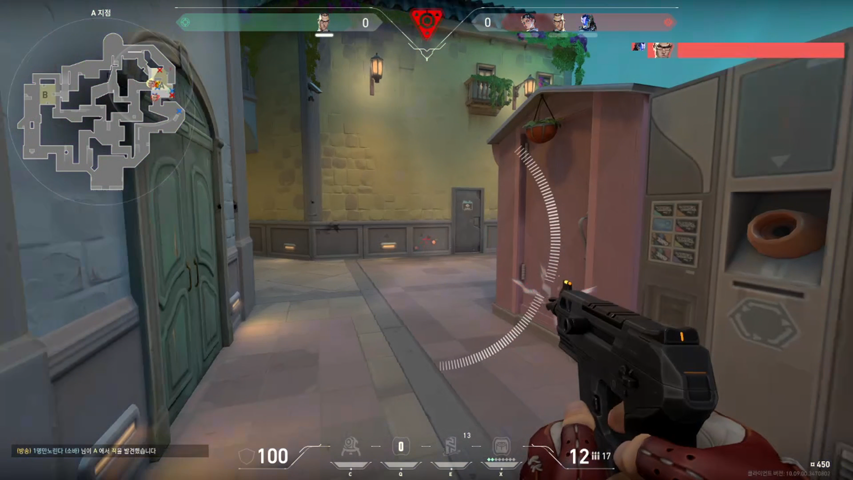Click the red spike emblem at top center

pos(426,22)
